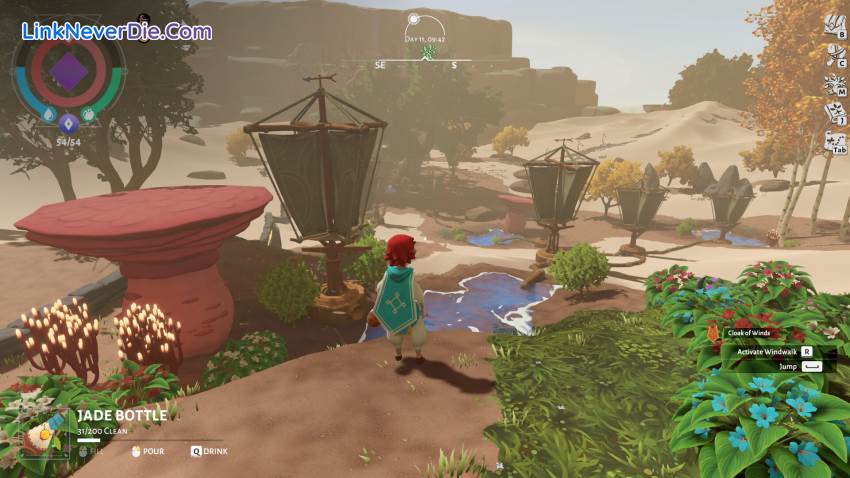Open the crossed-tools crafting icon
Image resolution: width=850 pixels, height=478 pixels.
[832, 53]
